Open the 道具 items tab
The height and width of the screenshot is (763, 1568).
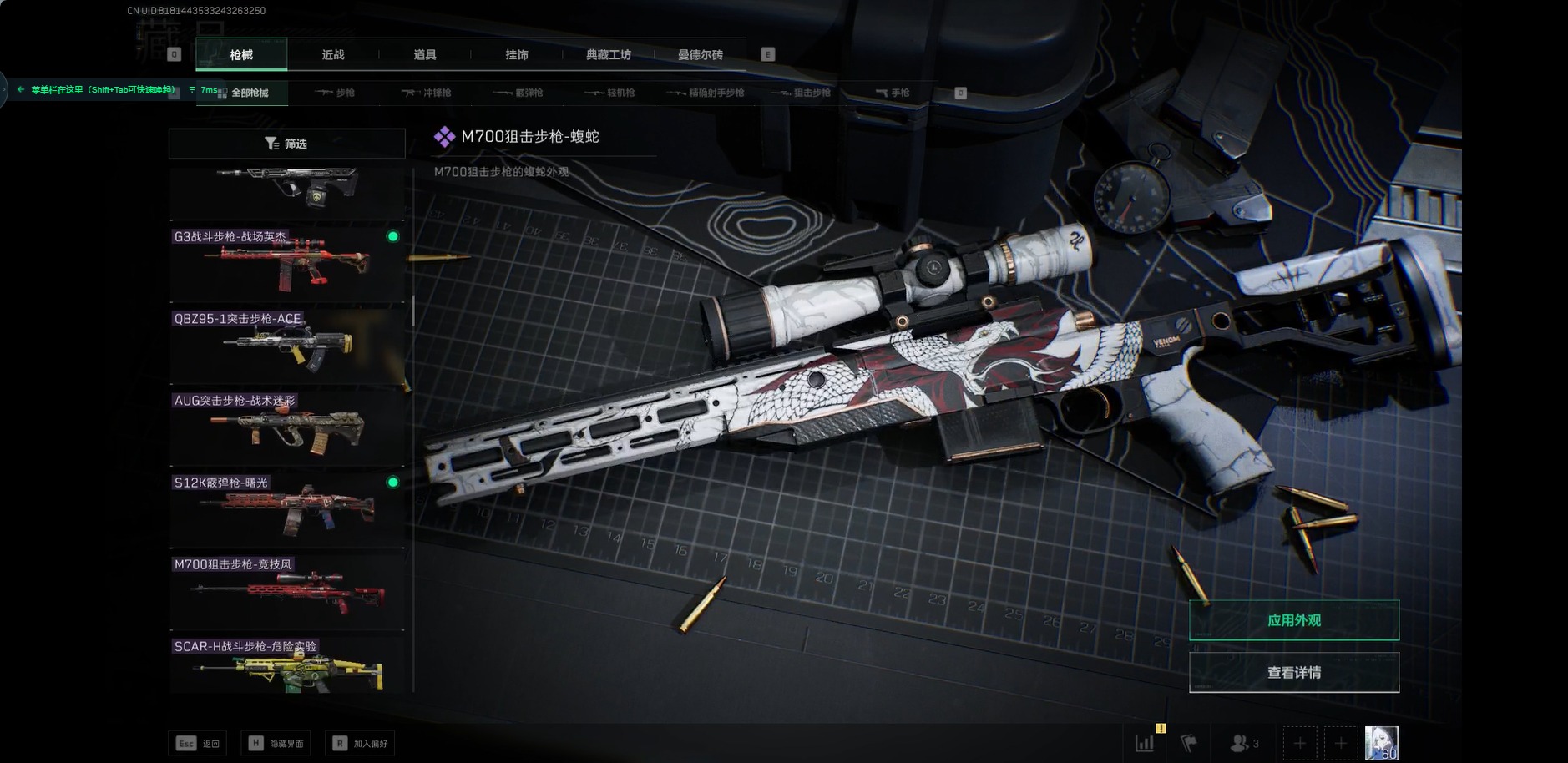click(x=425, y=55)
